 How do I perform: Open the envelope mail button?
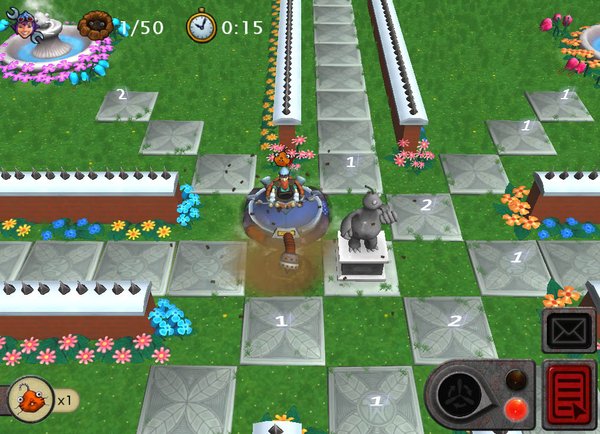coord(569,329)
